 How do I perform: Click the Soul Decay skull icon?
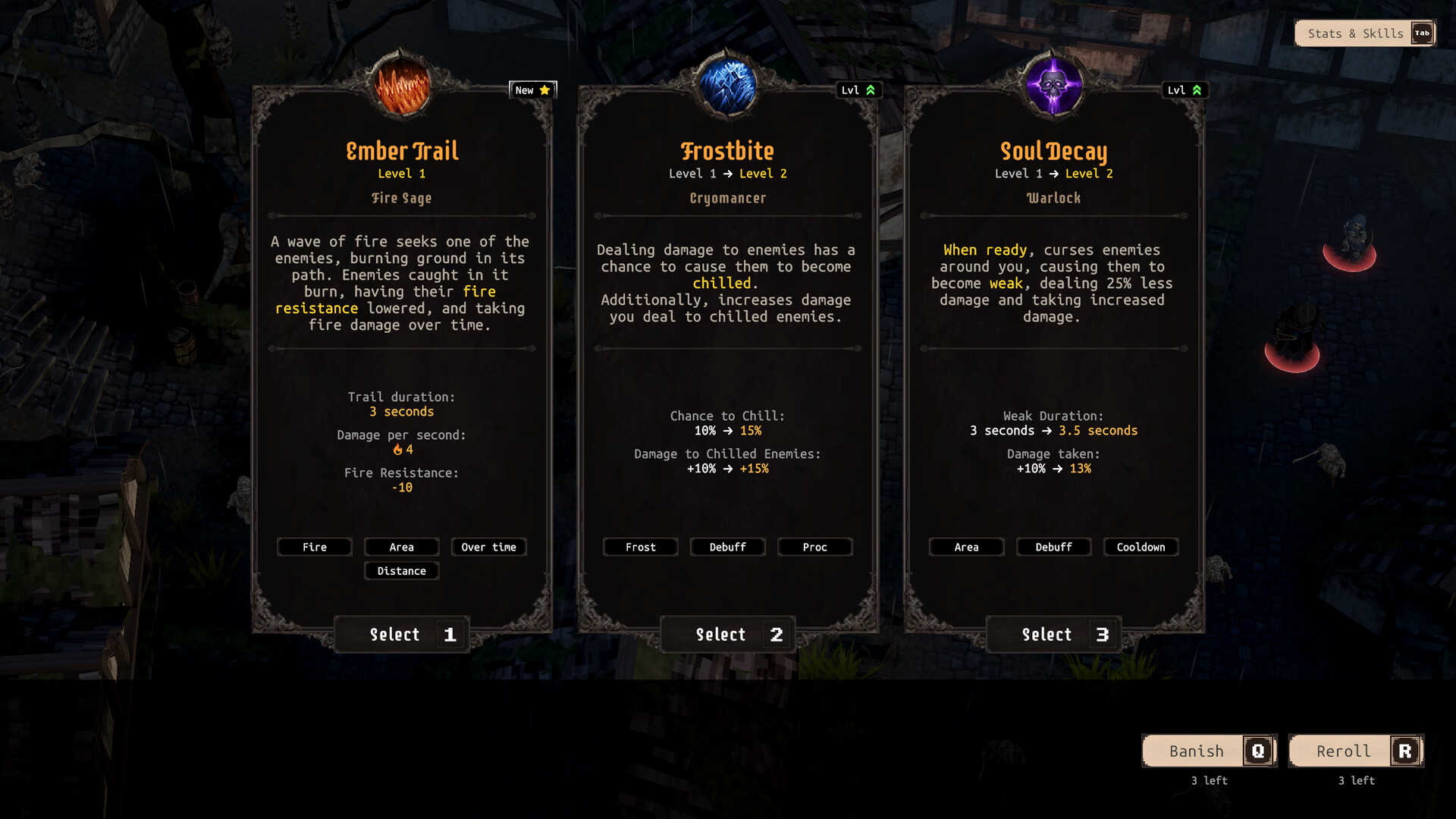pyautogui.click(x=1053, y=83)
